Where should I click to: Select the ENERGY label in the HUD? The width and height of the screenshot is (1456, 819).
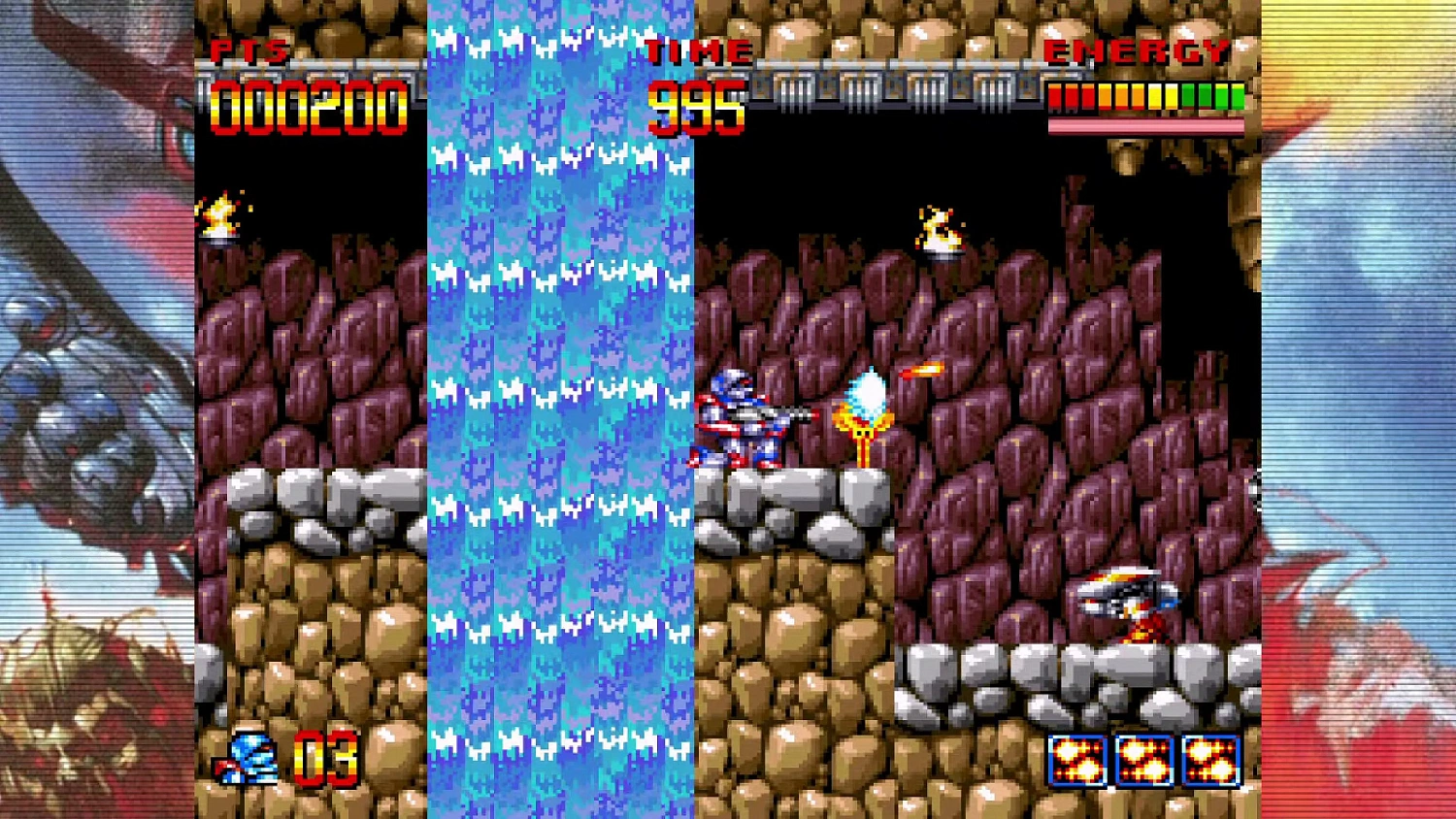pyautogui.click(x=1136, y=50)
